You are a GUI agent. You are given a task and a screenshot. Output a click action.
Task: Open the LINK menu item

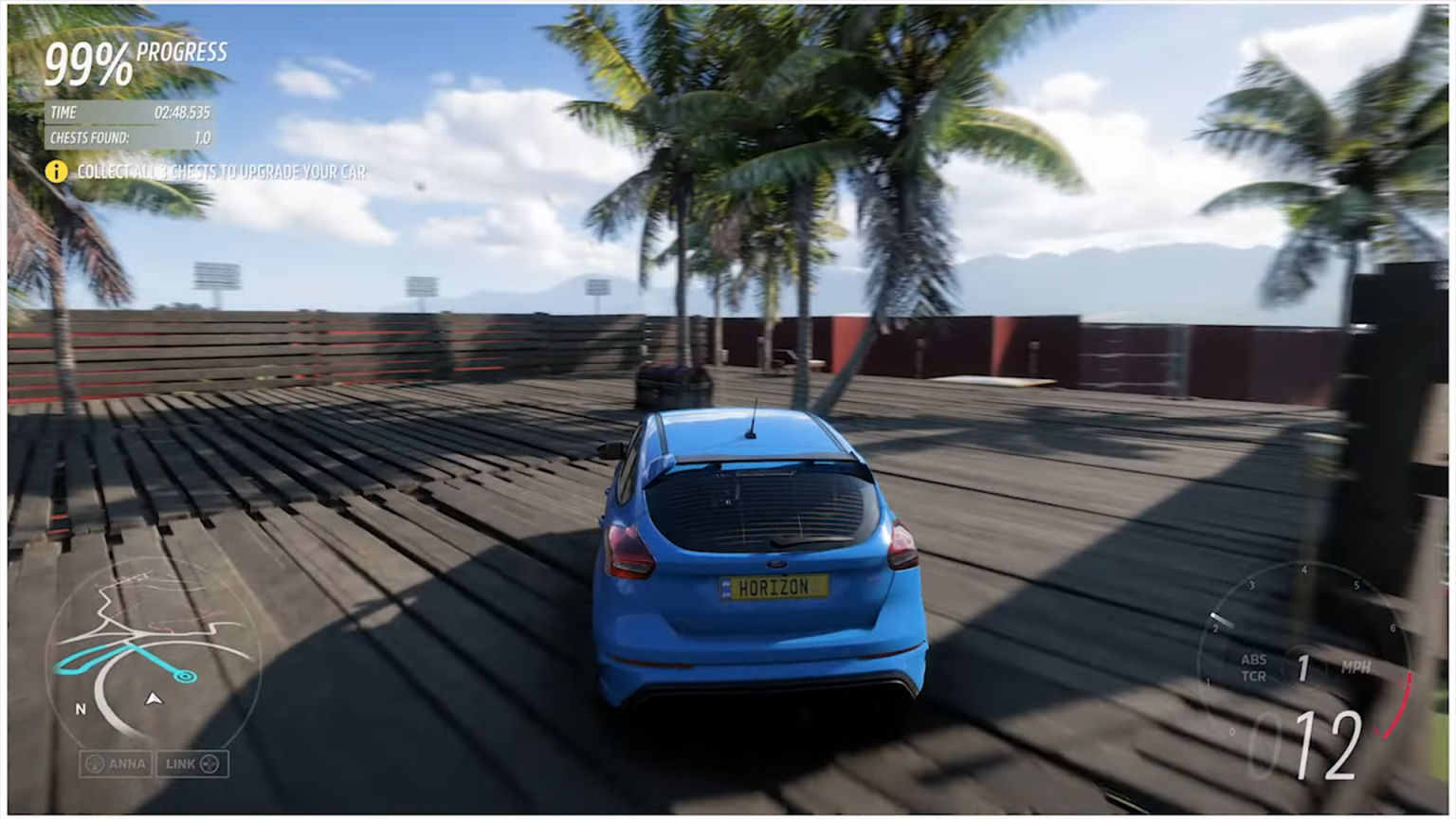pyautogui.click(x=191, y=764)
